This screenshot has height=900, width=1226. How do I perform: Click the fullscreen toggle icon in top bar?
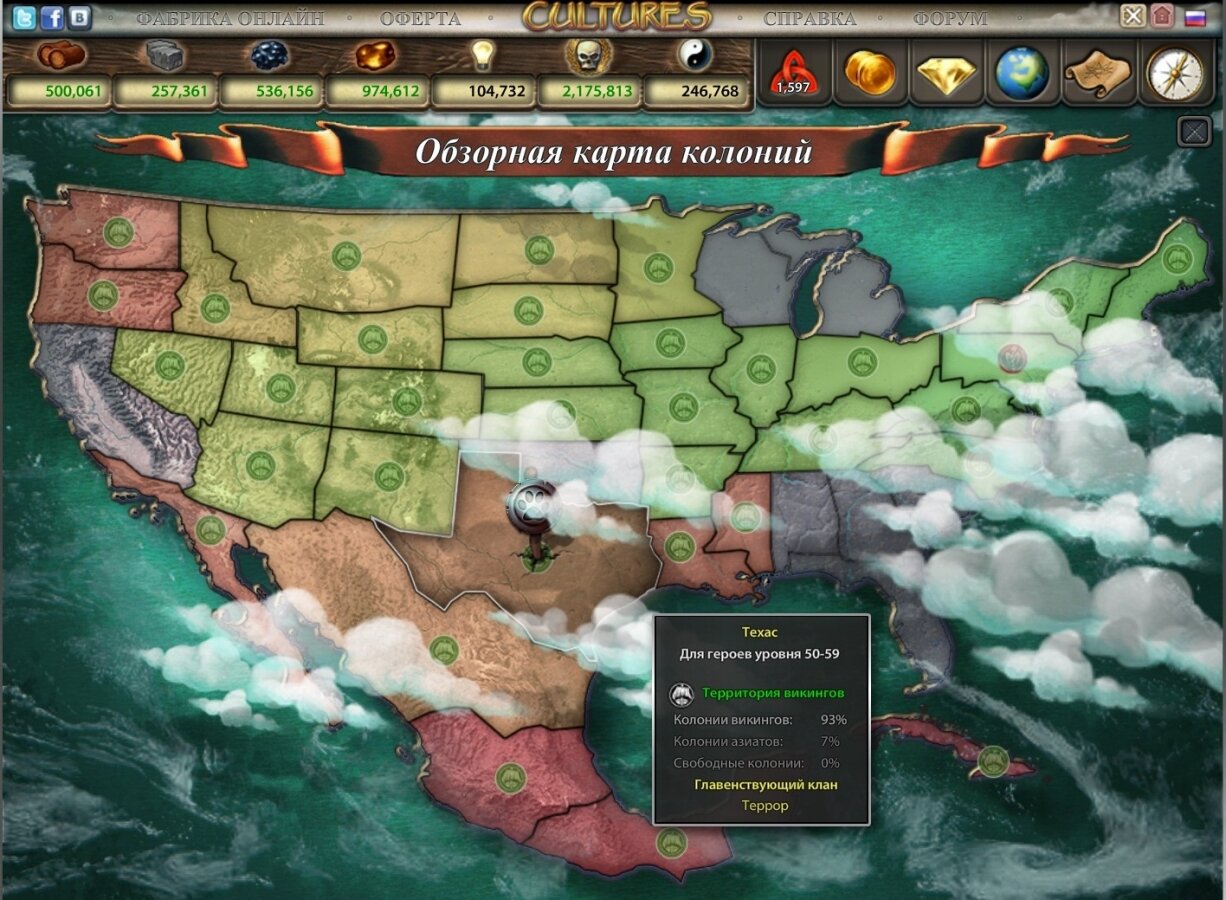1132,16
